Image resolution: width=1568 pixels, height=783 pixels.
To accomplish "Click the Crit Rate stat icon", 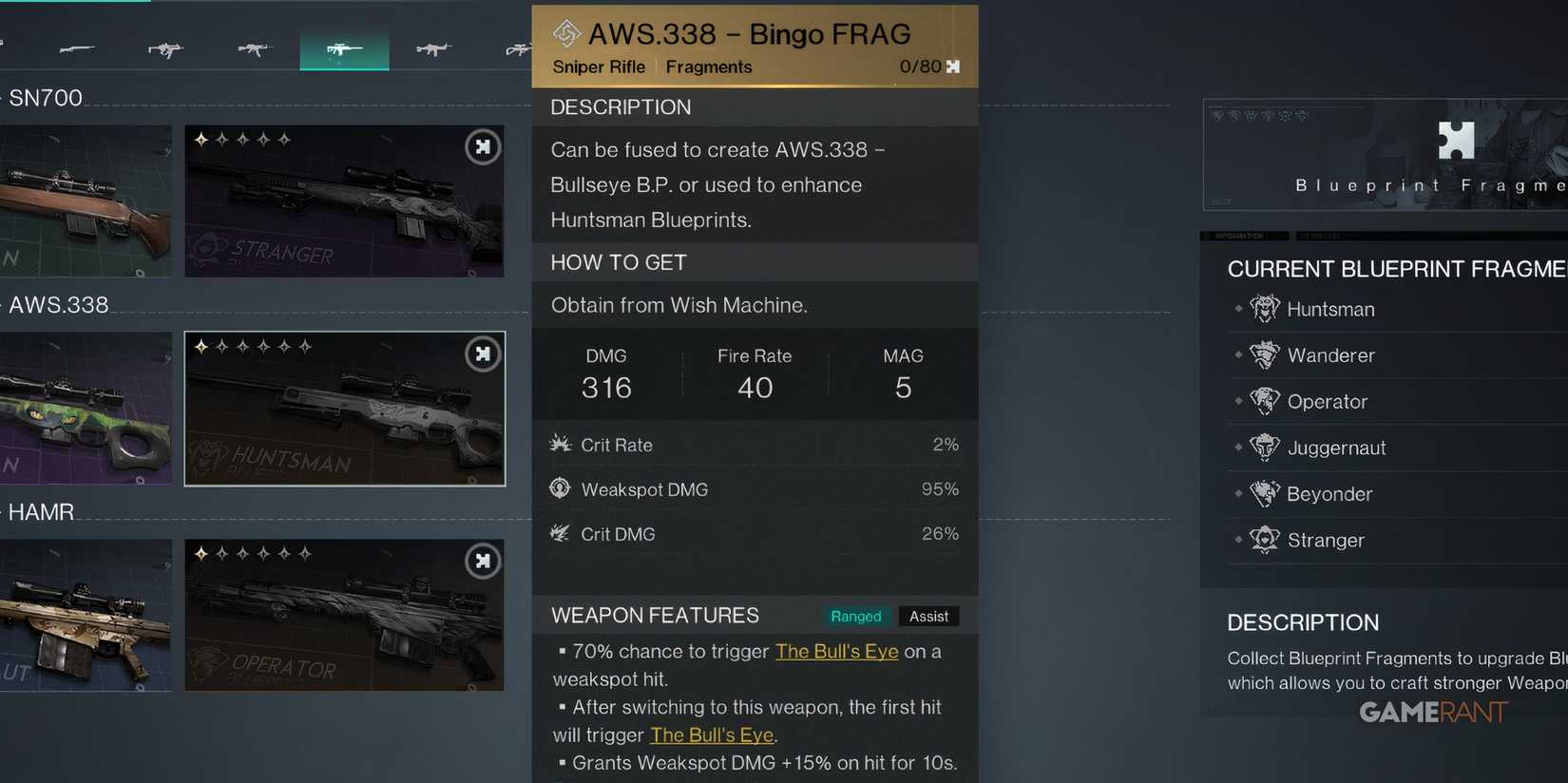I will tap(560, 444).
